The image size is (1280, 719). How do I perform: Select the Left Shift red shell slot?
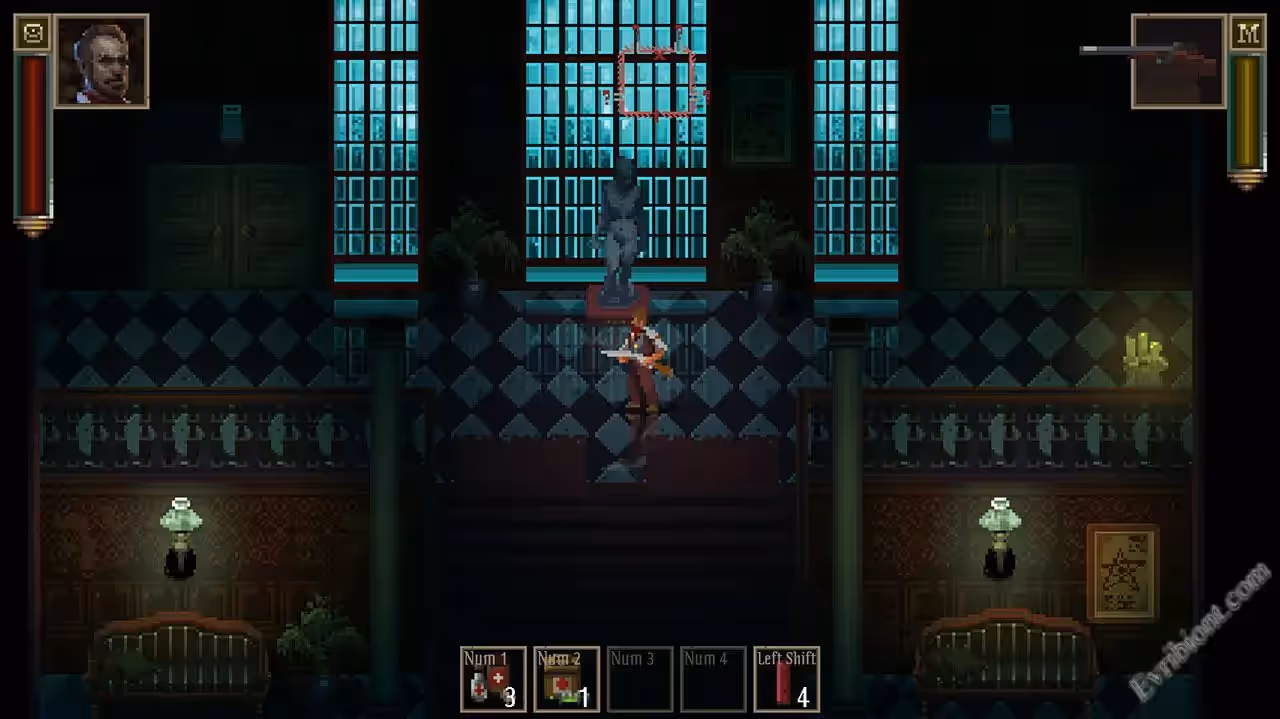click(786, 679)
